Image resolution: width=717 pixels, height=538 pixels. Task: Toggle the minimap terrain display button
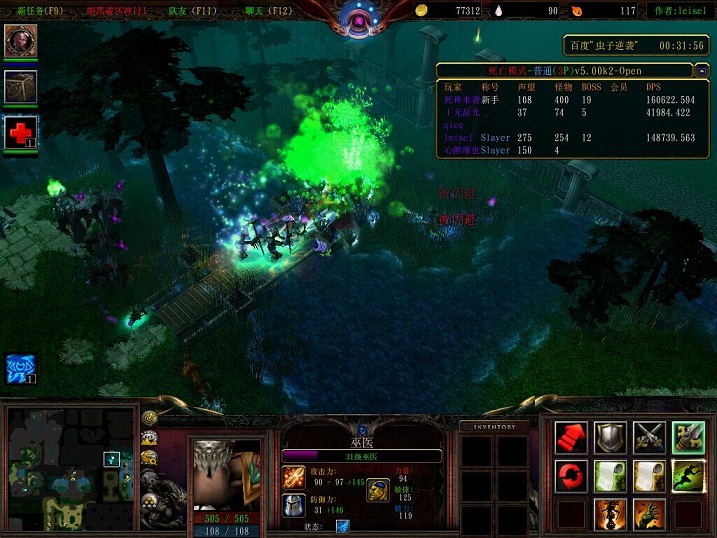pyautogui.click(x=150, y=438)
